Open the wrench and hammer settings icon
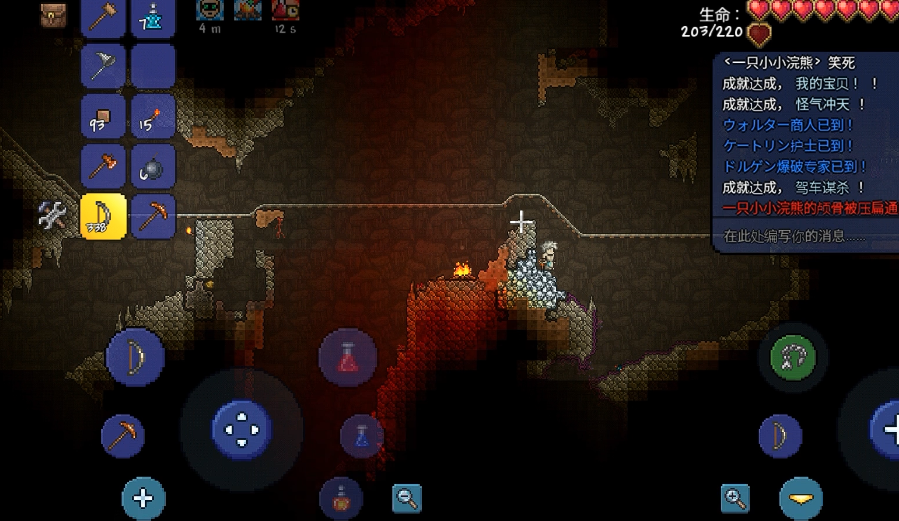Viewport: 899px width, 521px height. [x=52, y=214]
